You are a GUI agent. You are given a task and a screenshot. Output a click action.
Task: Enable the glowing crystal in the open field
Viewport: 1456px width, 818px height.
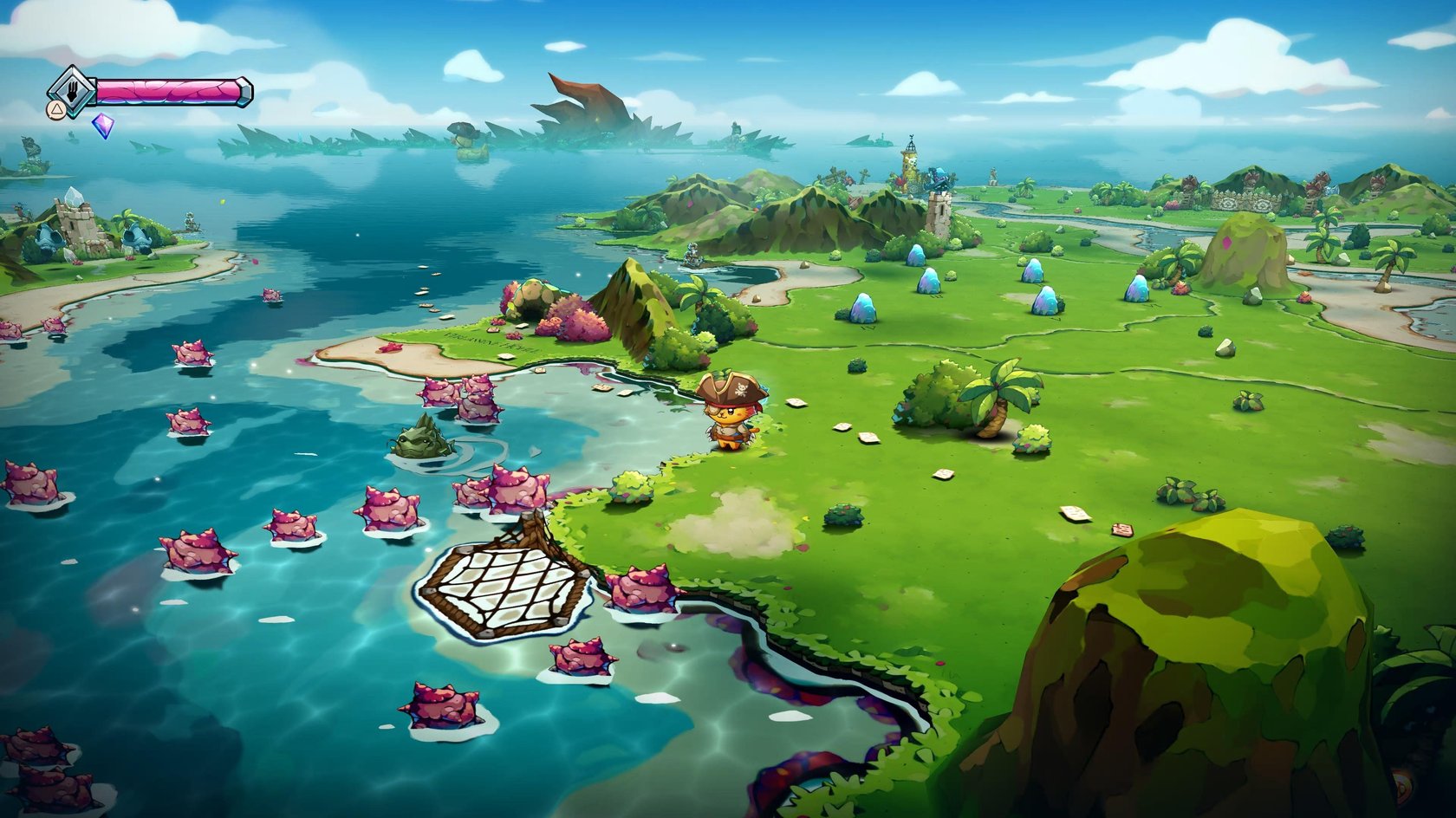point(862,308)
